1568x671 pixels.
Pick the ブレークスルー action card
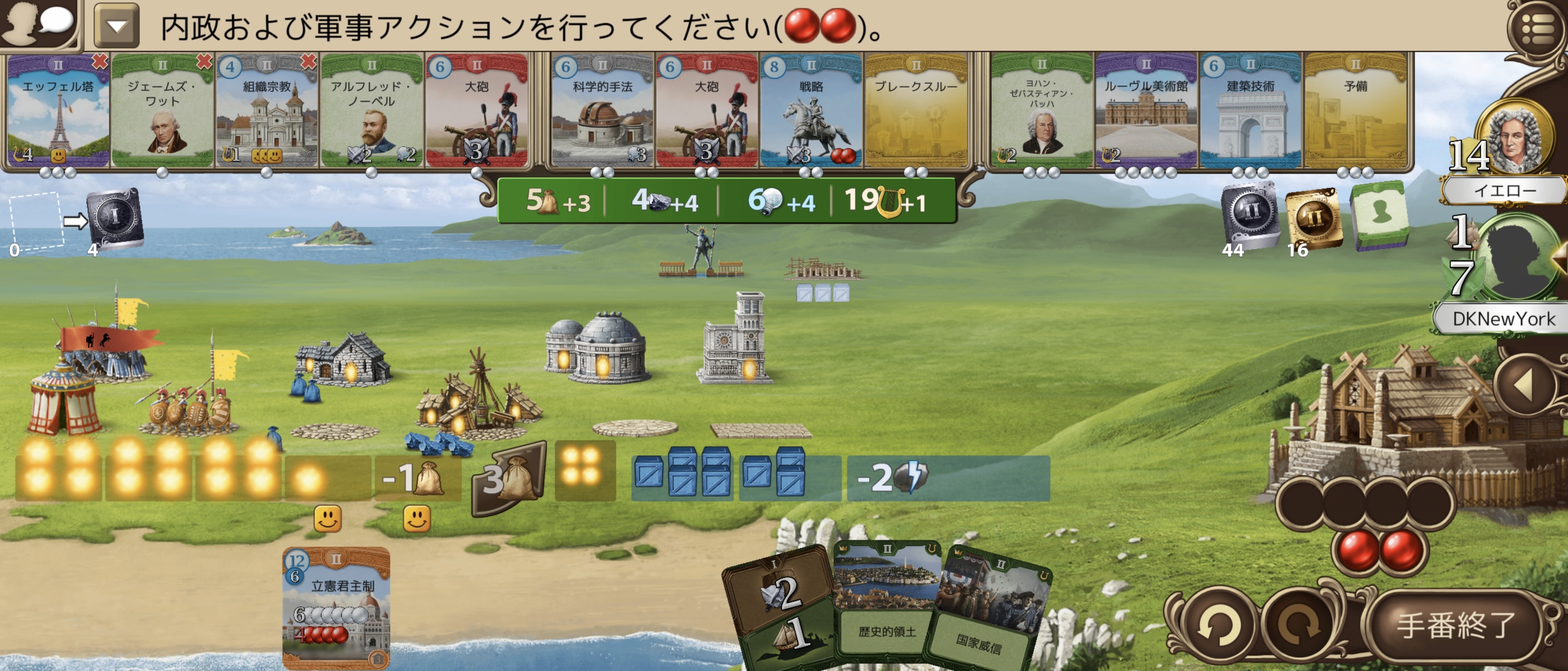point(915,113)
